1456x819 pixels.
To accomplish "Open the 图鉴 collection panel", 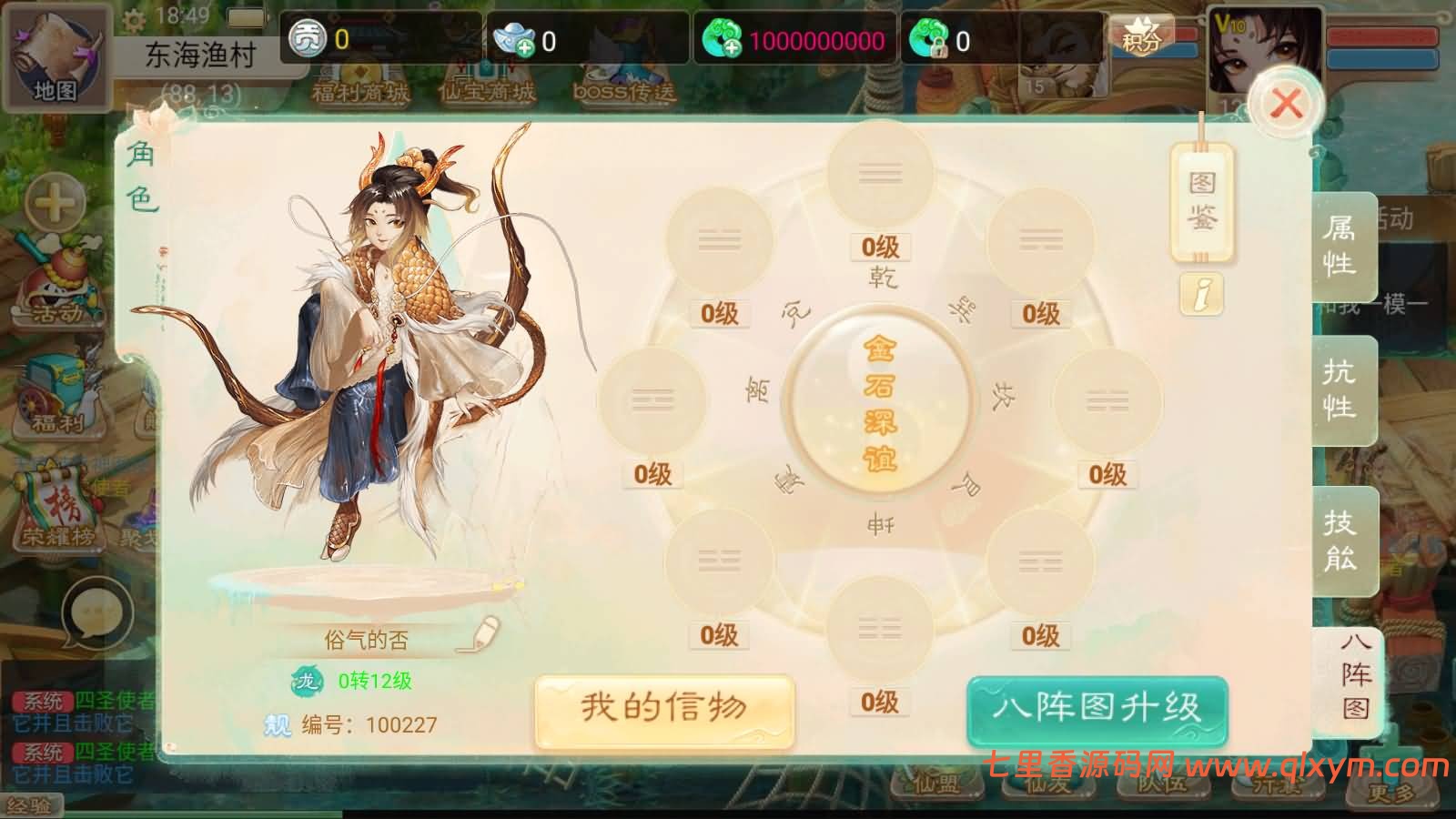I will point(1203,202).
